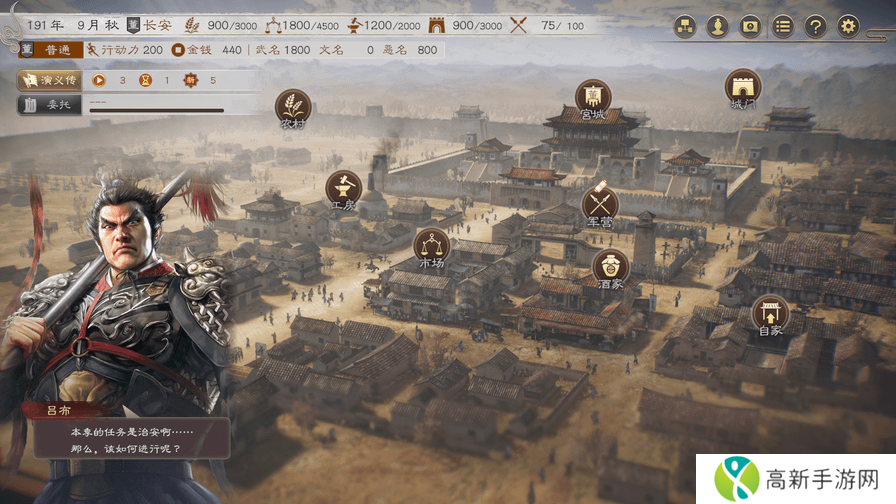Image resolution: width=896 pixels, height=504 pixels.
Task: Show the character figure icon panel
Action: click(716, 26)
